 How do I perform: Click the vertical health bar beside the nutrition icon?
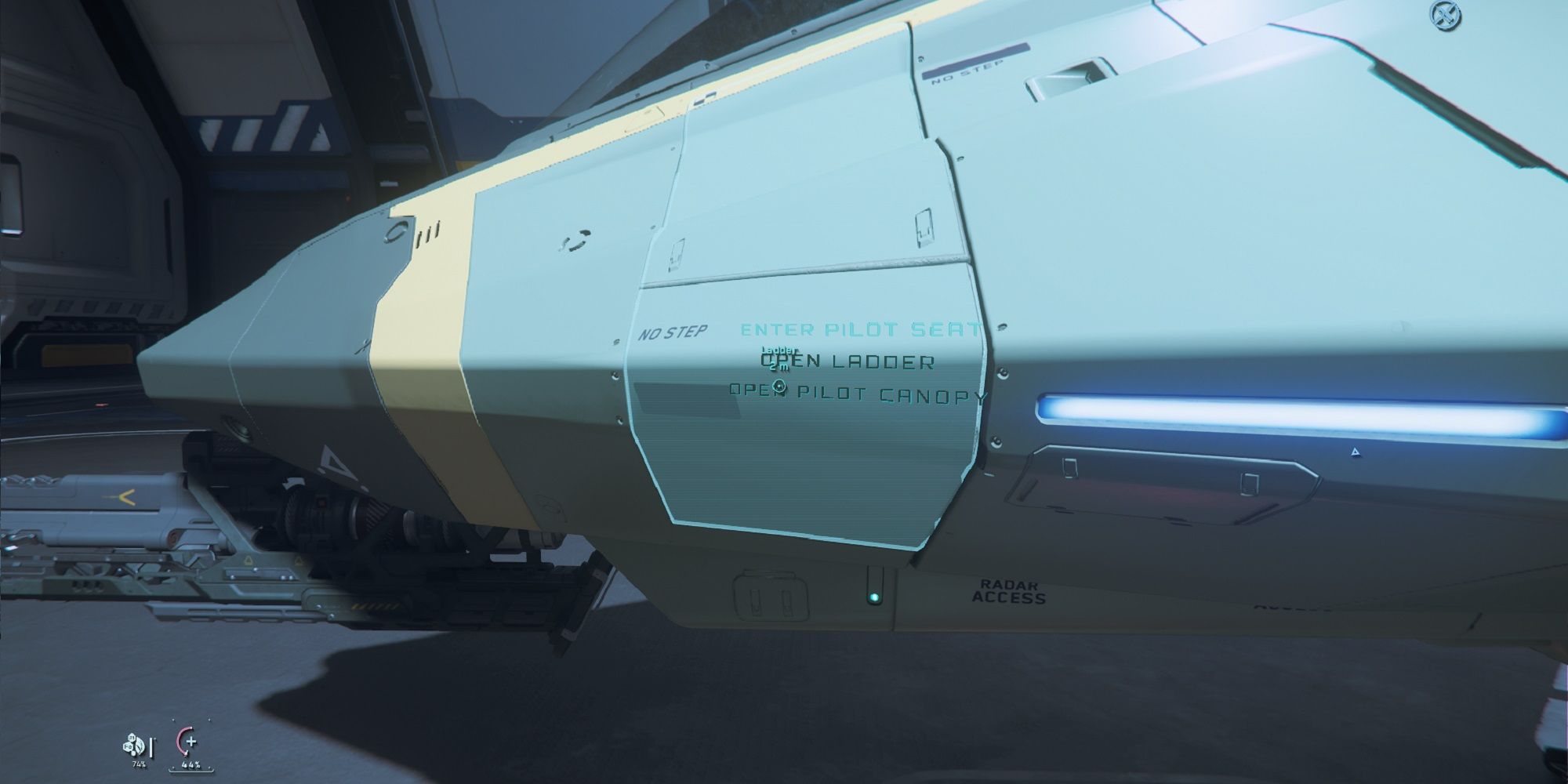[151, 749]
